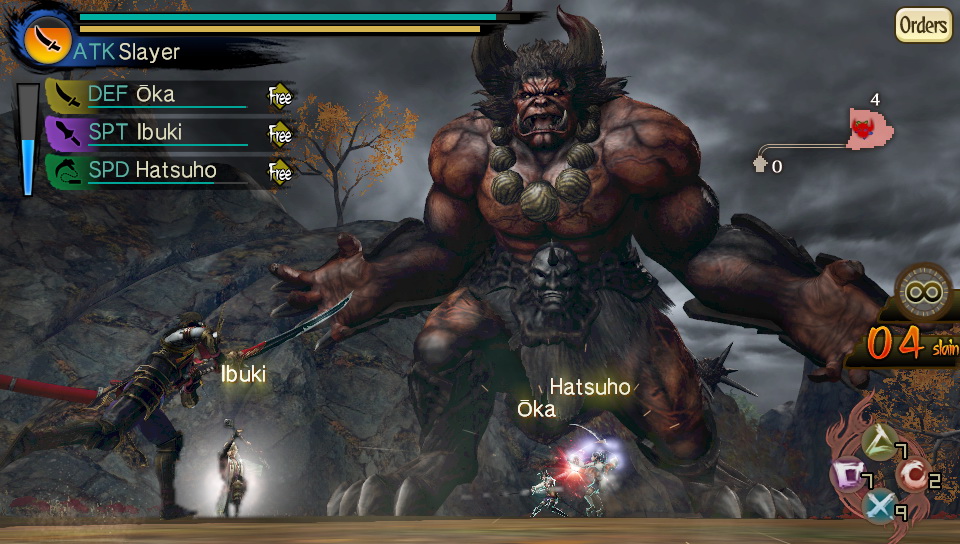
Task: Click the Free status tag next to Ōka
Action: pyautogui.click(x=280, y=96)
